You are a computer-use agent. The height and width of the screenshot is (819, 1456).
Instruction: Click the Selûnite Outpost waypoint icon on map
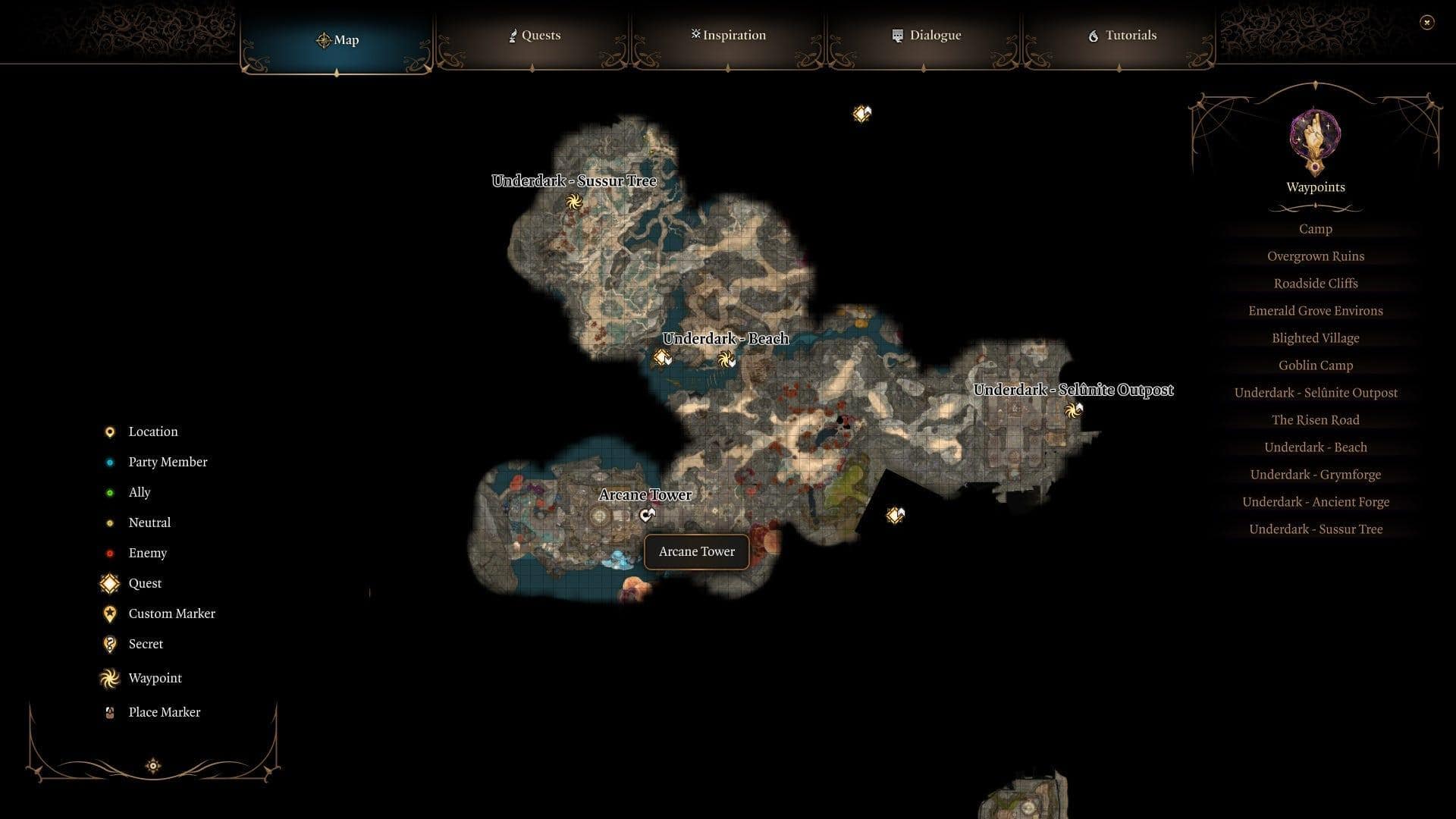1072,410
